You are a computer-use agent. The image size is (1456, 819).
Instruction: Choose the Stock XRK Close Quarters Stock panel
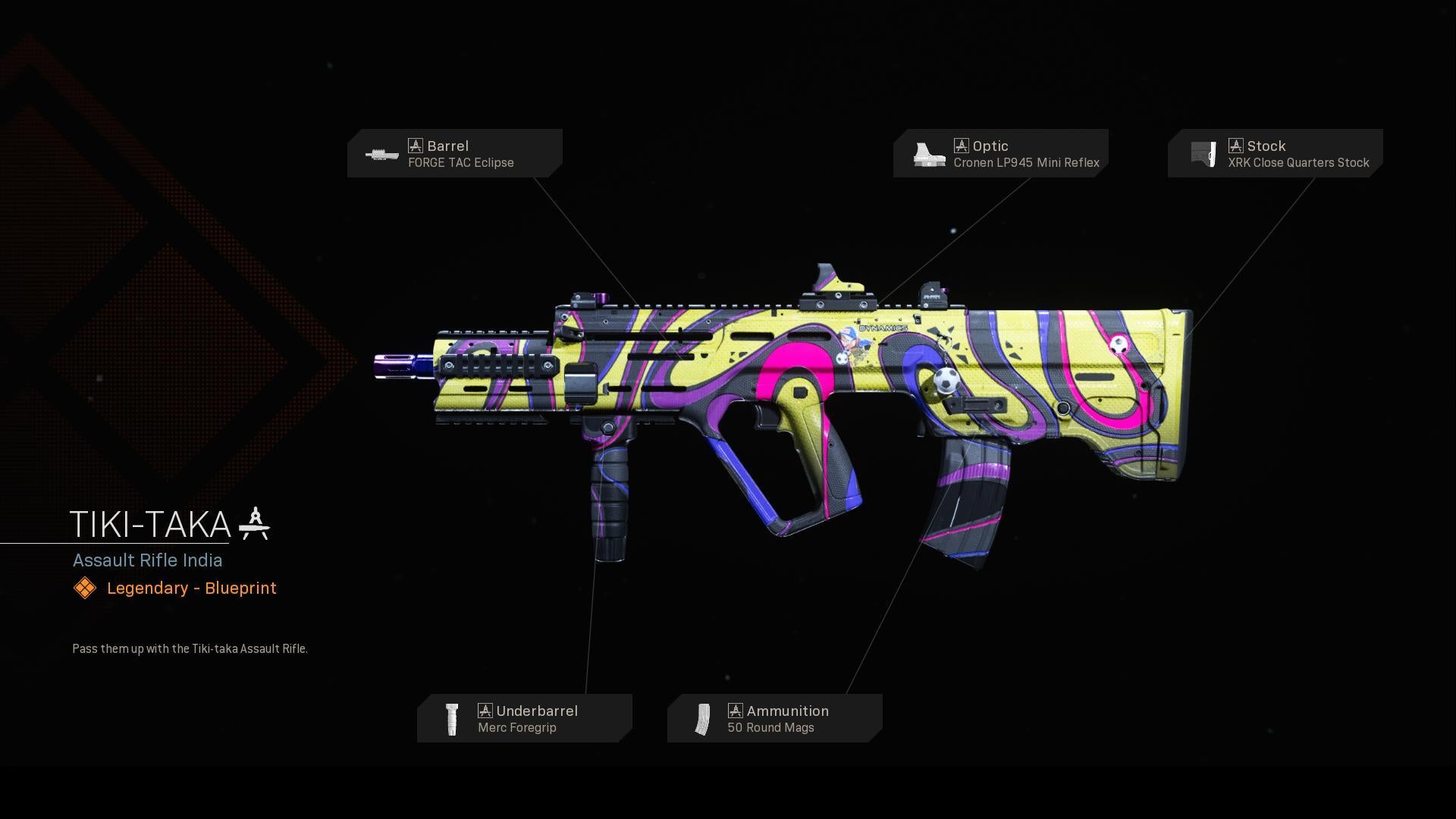click(x=1275, y=153)
